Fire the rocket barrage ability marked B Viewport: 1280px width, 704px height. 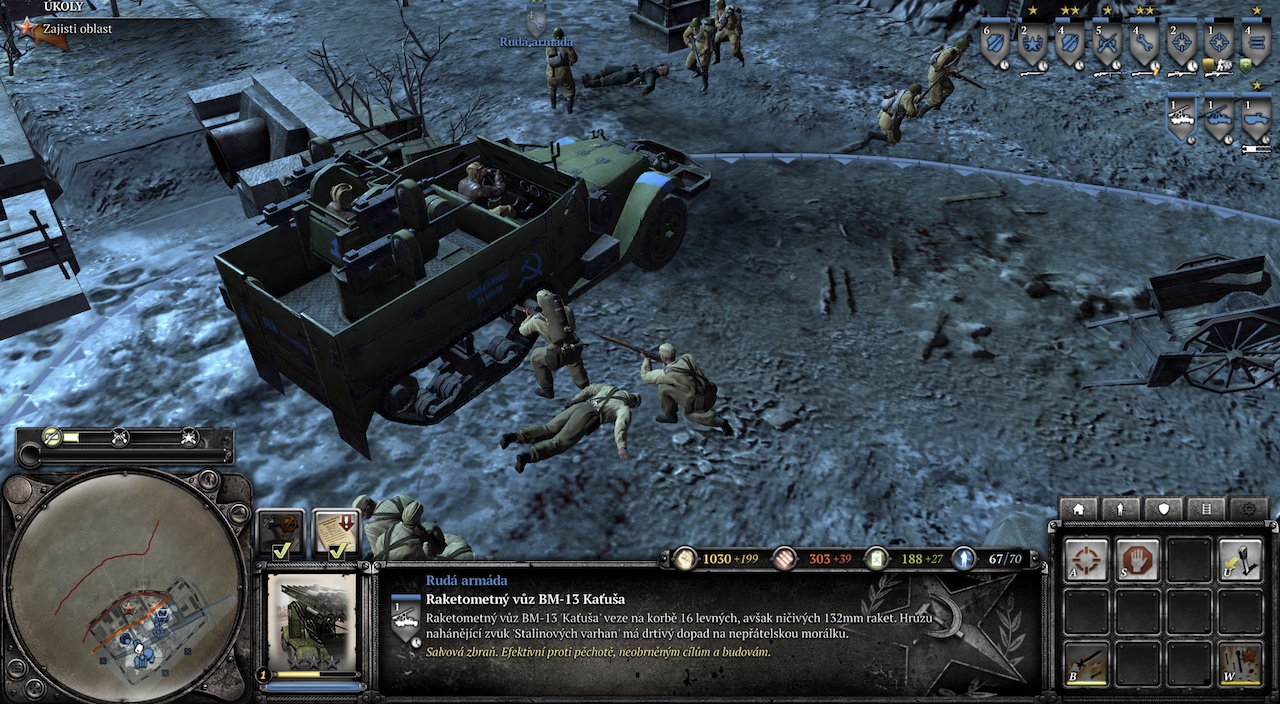[1086, 663]
